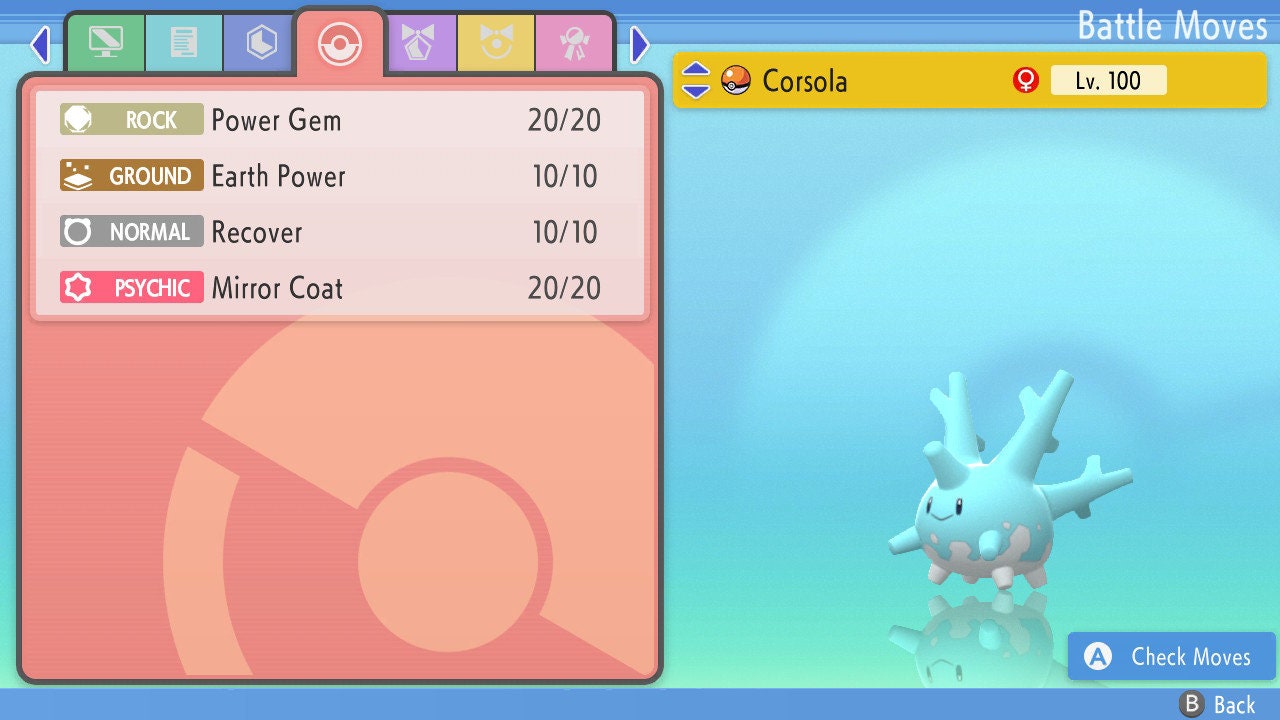Open Check Moves

click(x=1172, y=656)
